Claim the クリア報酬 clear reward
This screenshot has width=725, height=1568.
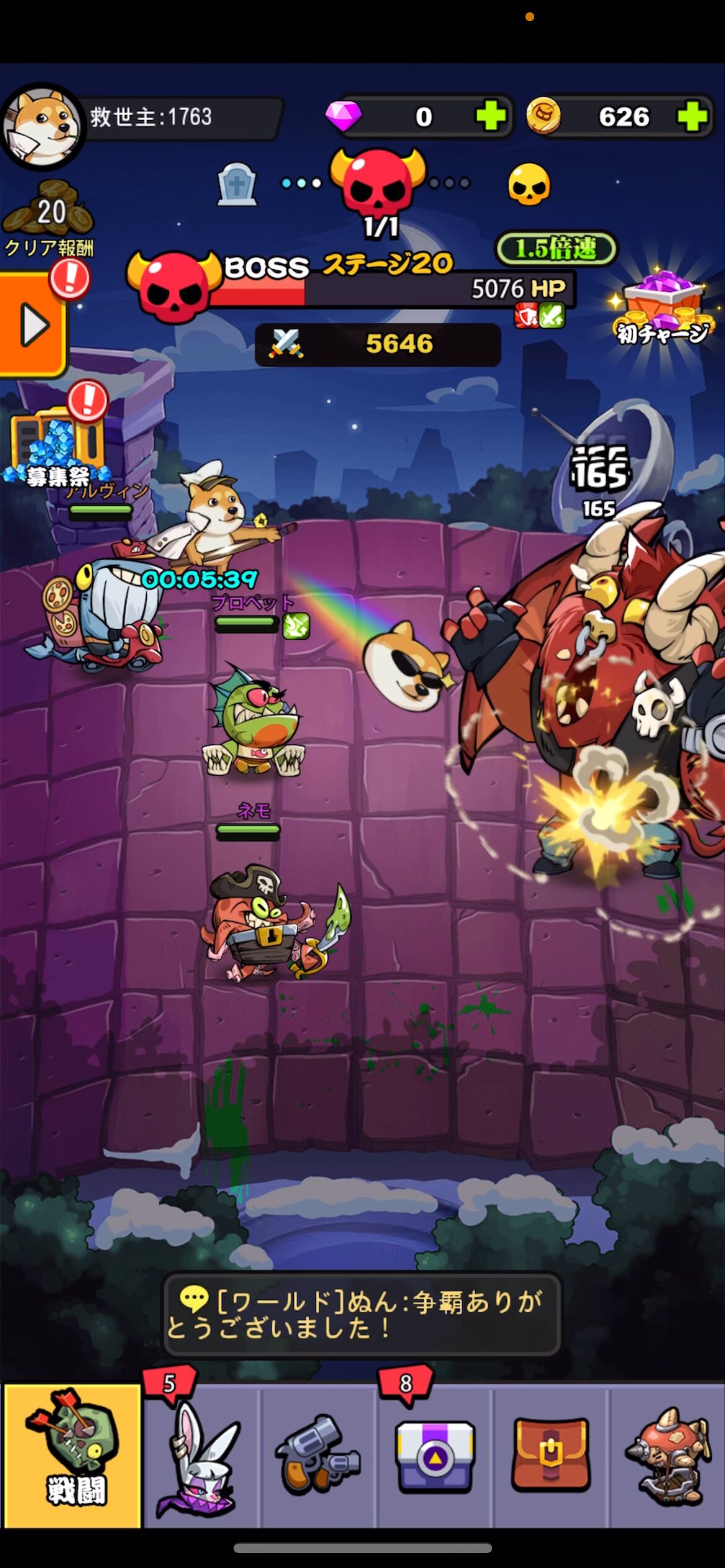[x=48, y=220]
